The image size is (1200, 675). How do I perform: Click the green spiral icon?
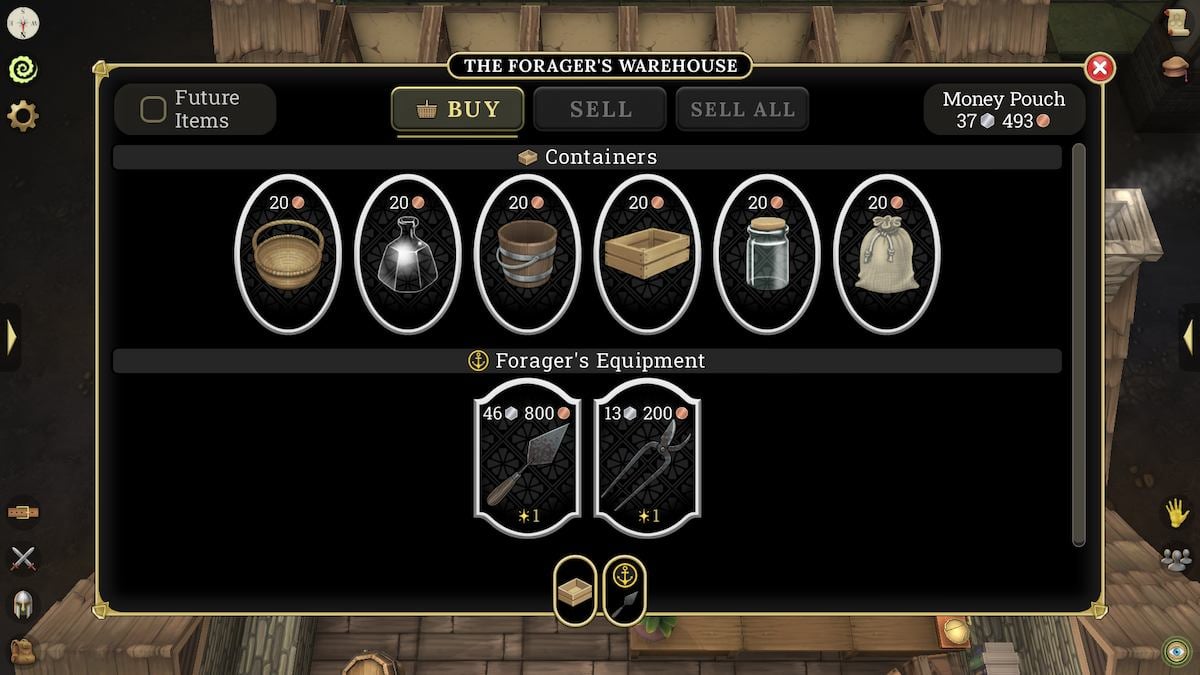coord(23,69)
